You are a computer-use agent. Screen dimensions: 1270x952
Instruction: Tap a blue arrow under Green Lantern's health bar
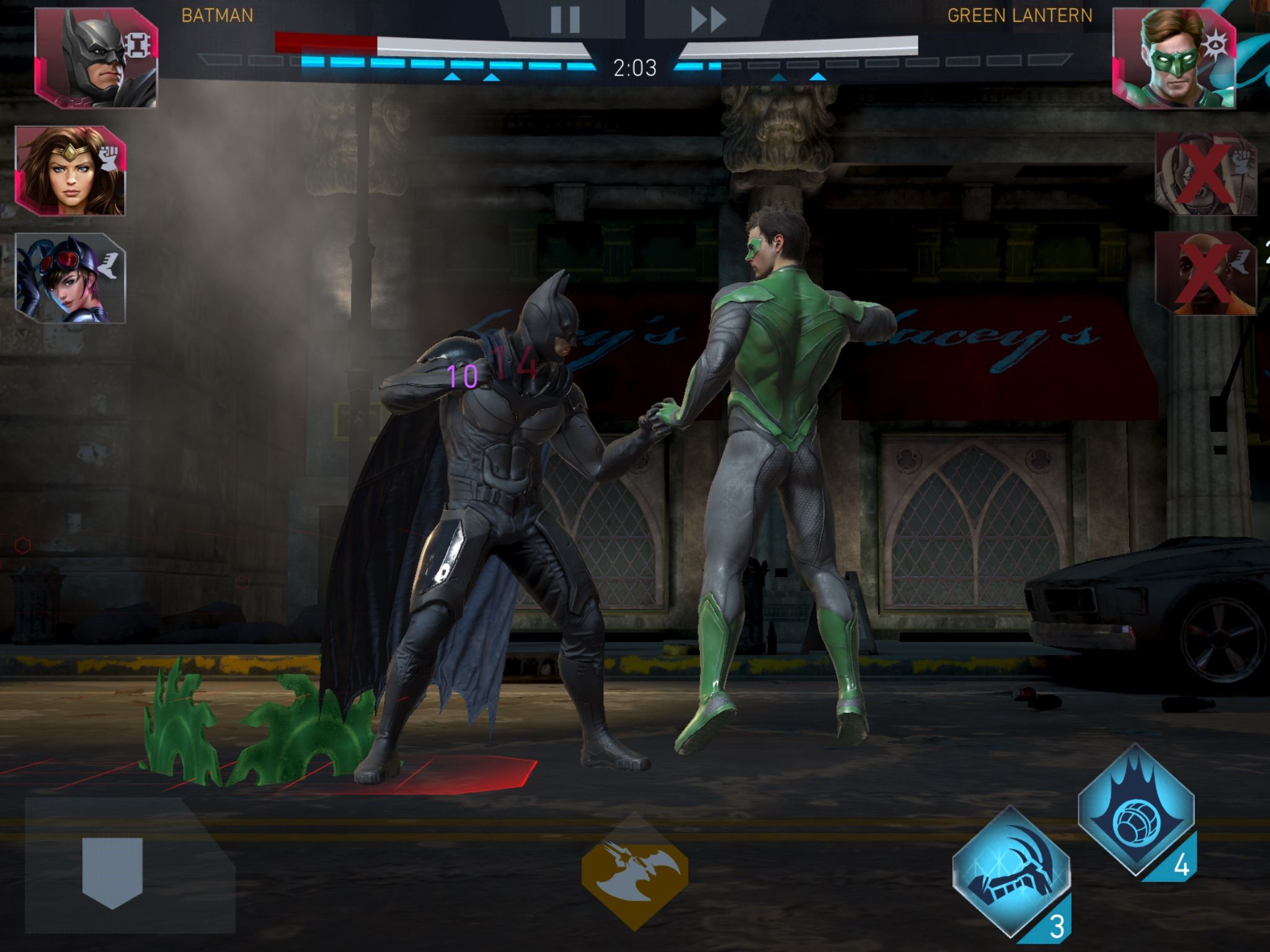(x=779, y=78)
